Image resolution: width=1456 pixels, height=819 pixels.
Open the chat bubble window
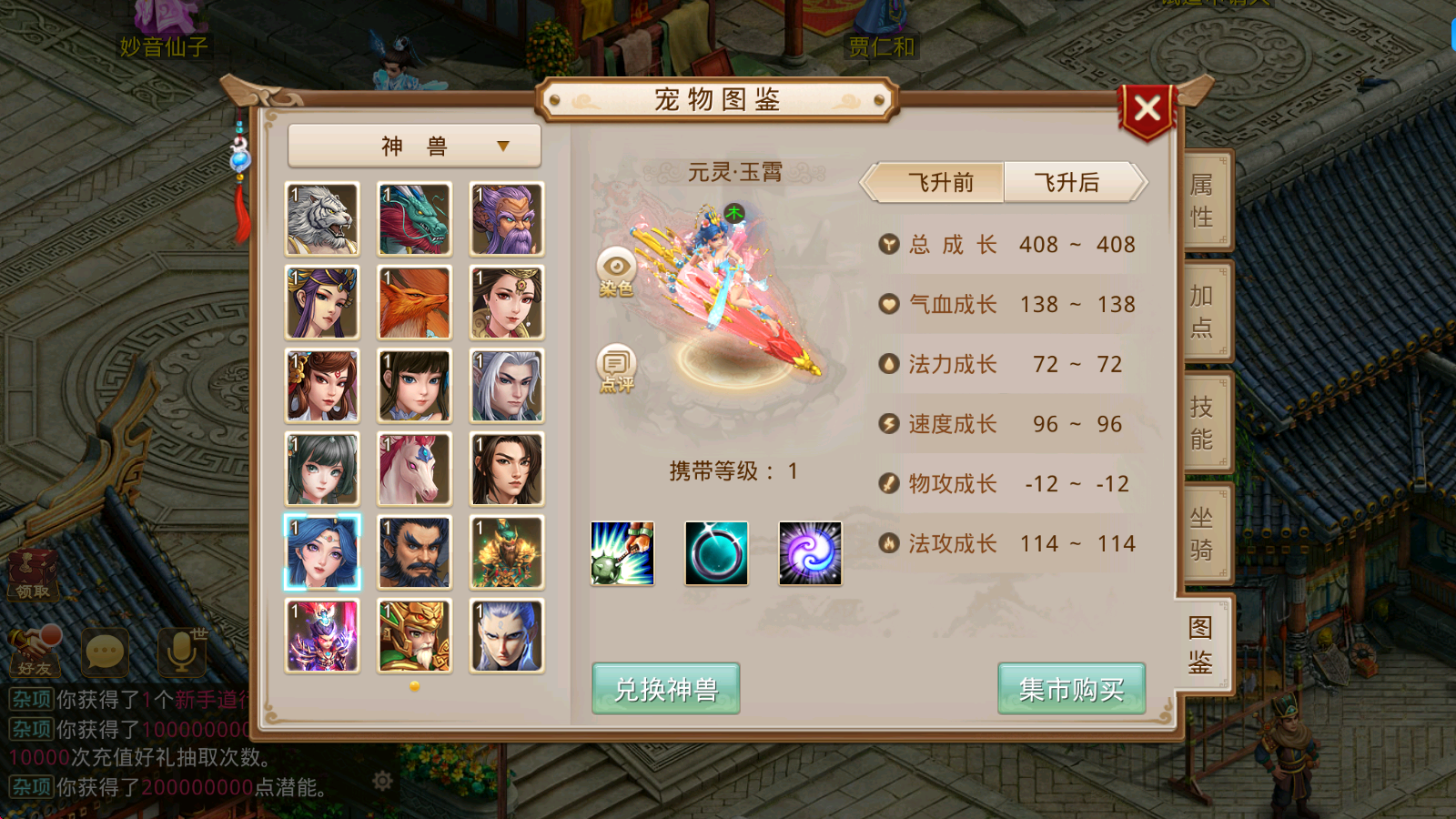[106, 650]
